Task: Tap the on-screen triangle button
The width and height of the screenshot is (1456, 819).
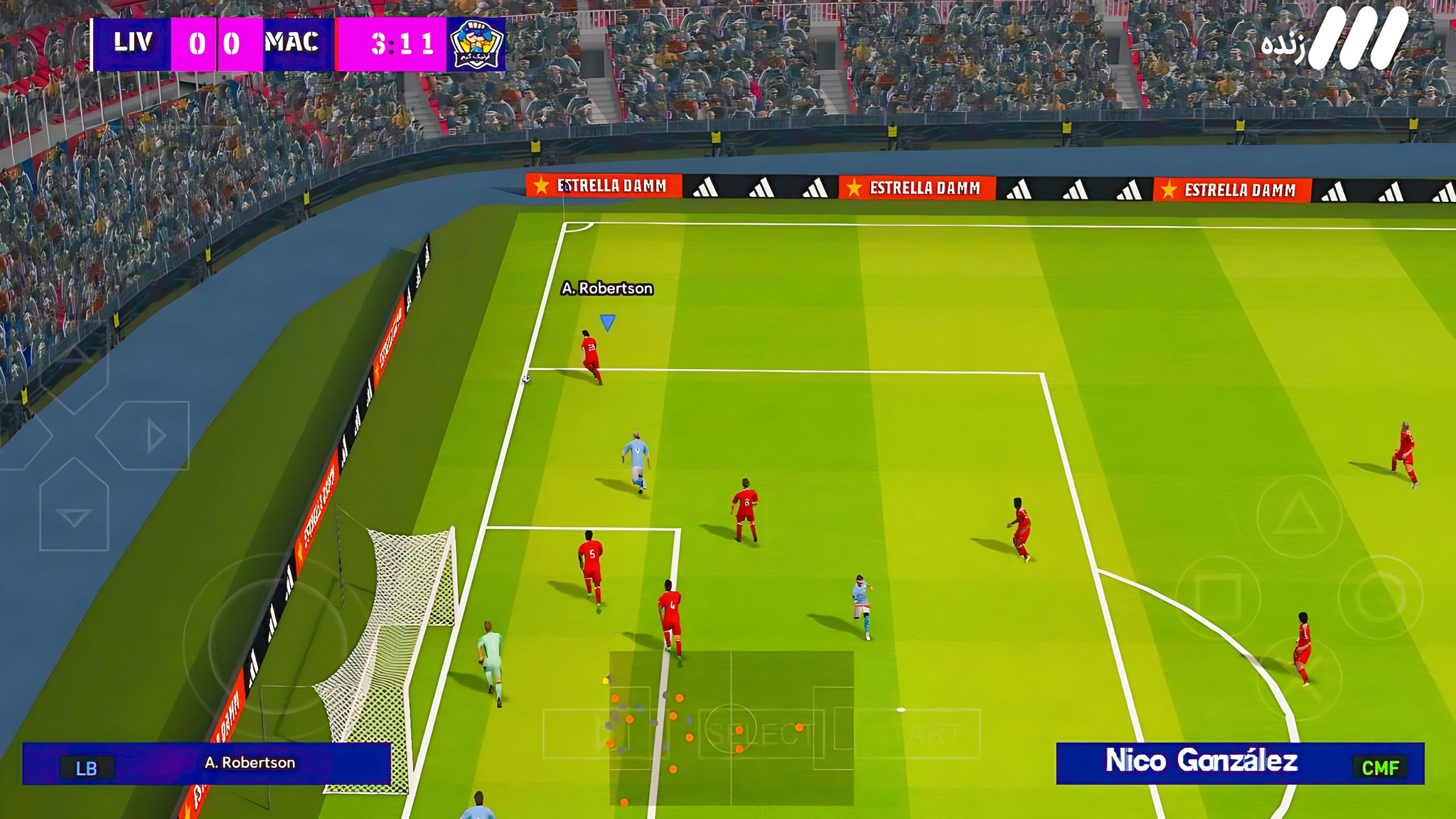Action: pos(1298,515)
